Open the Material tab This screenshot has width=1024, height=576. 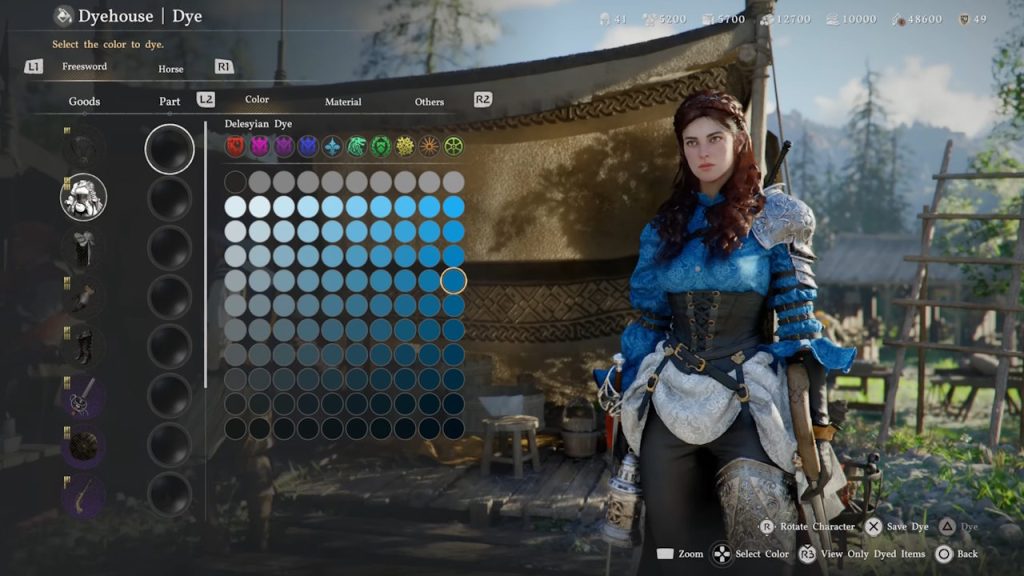click(343, 101)
